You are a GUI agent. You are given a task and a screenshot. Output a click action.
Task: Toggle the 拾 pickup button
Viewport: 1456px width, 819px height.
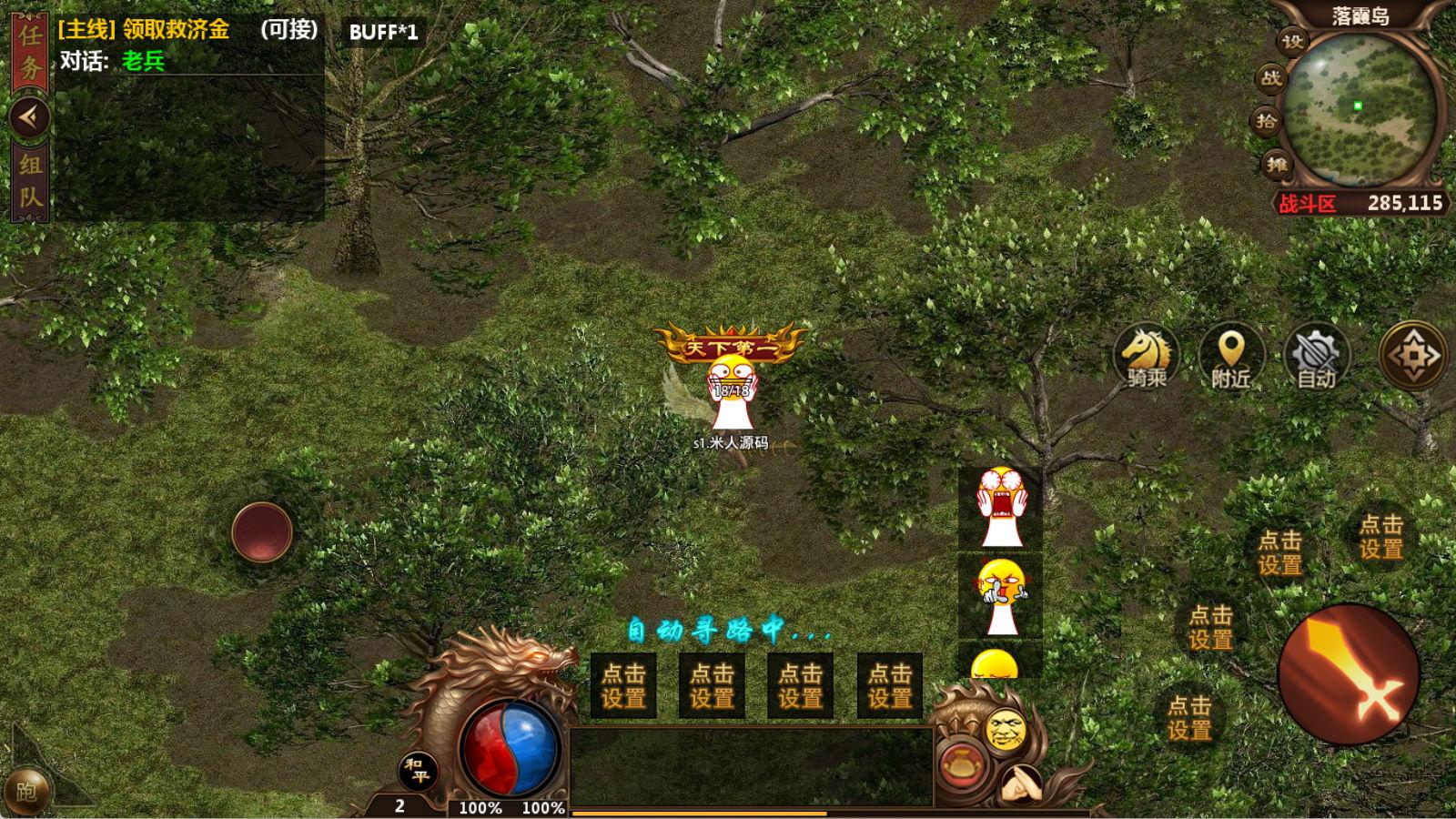[x=1267, y=121]
